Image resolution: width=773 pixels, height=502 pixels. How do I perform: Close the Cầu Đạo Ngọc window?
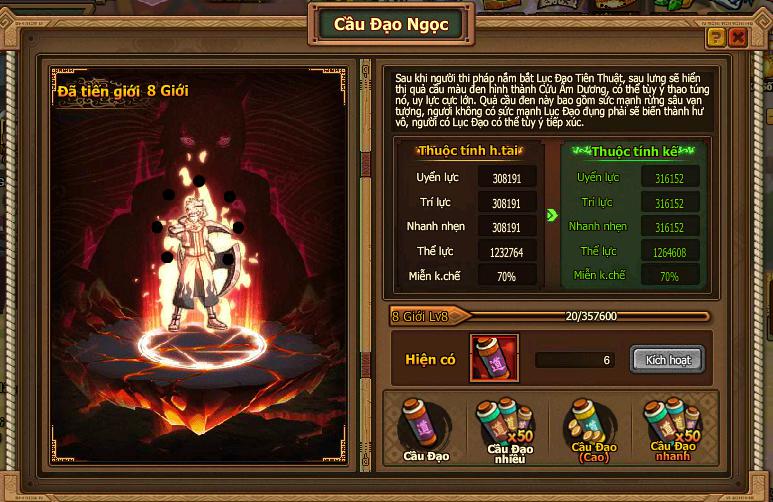coord(738,38)
